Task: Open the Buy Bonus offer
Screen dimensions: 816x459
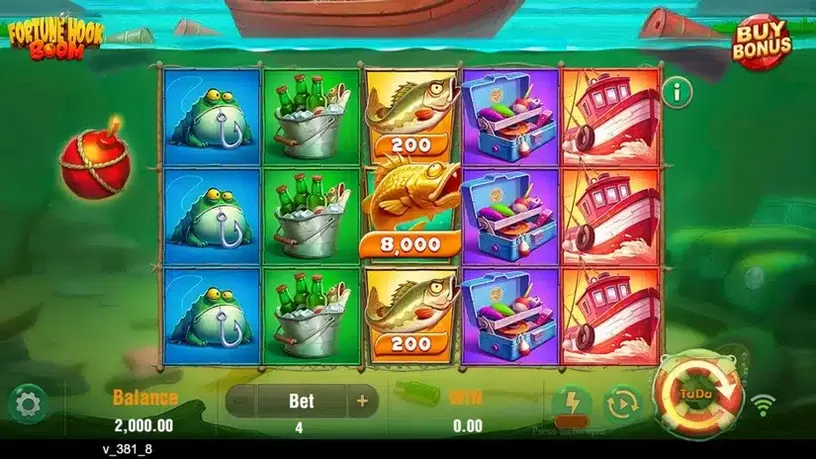Action: click(x=763, y=42)
